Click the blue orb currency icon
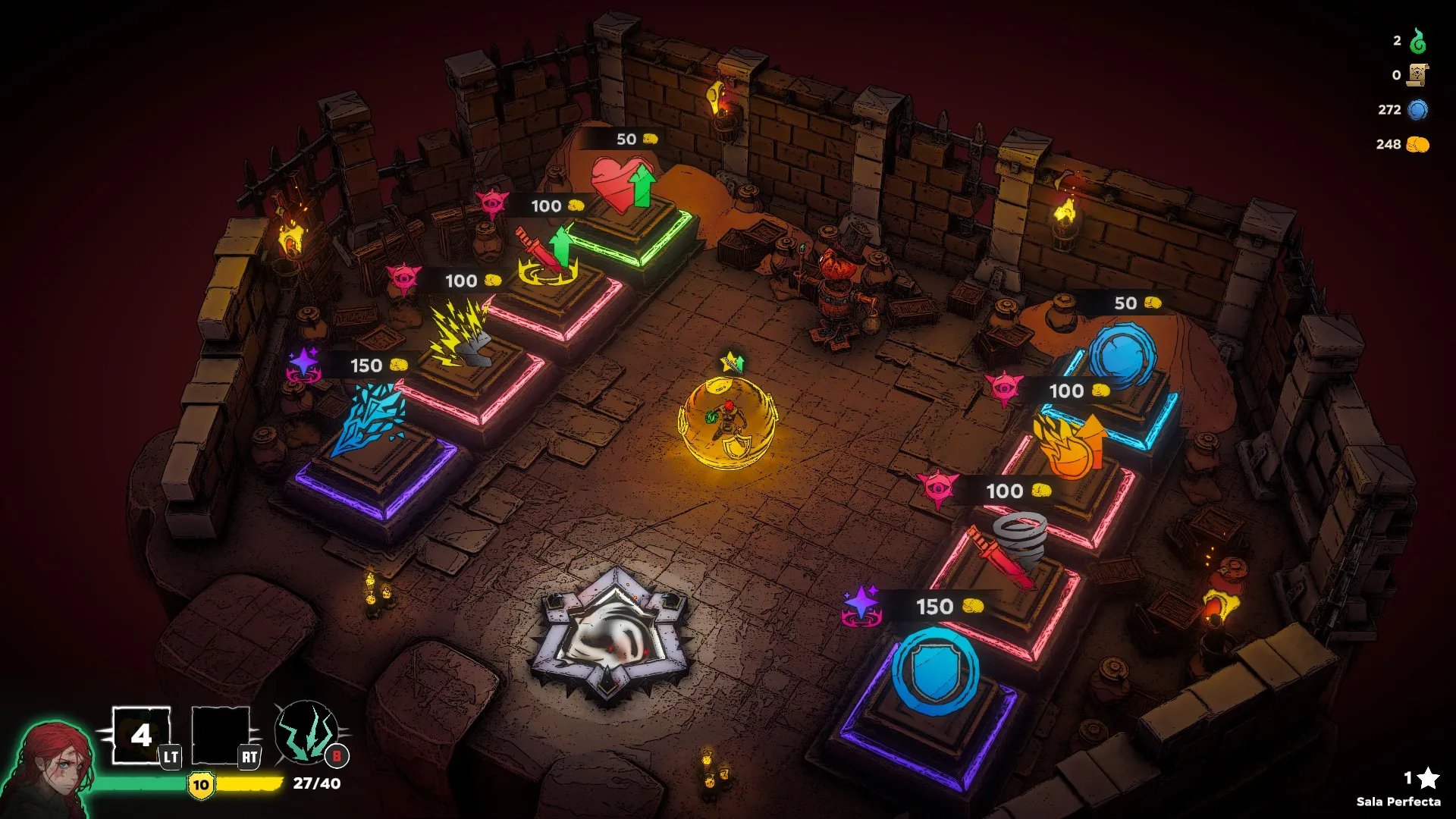This screenshot has height=819, width=1456. (x=1417, y=110)
